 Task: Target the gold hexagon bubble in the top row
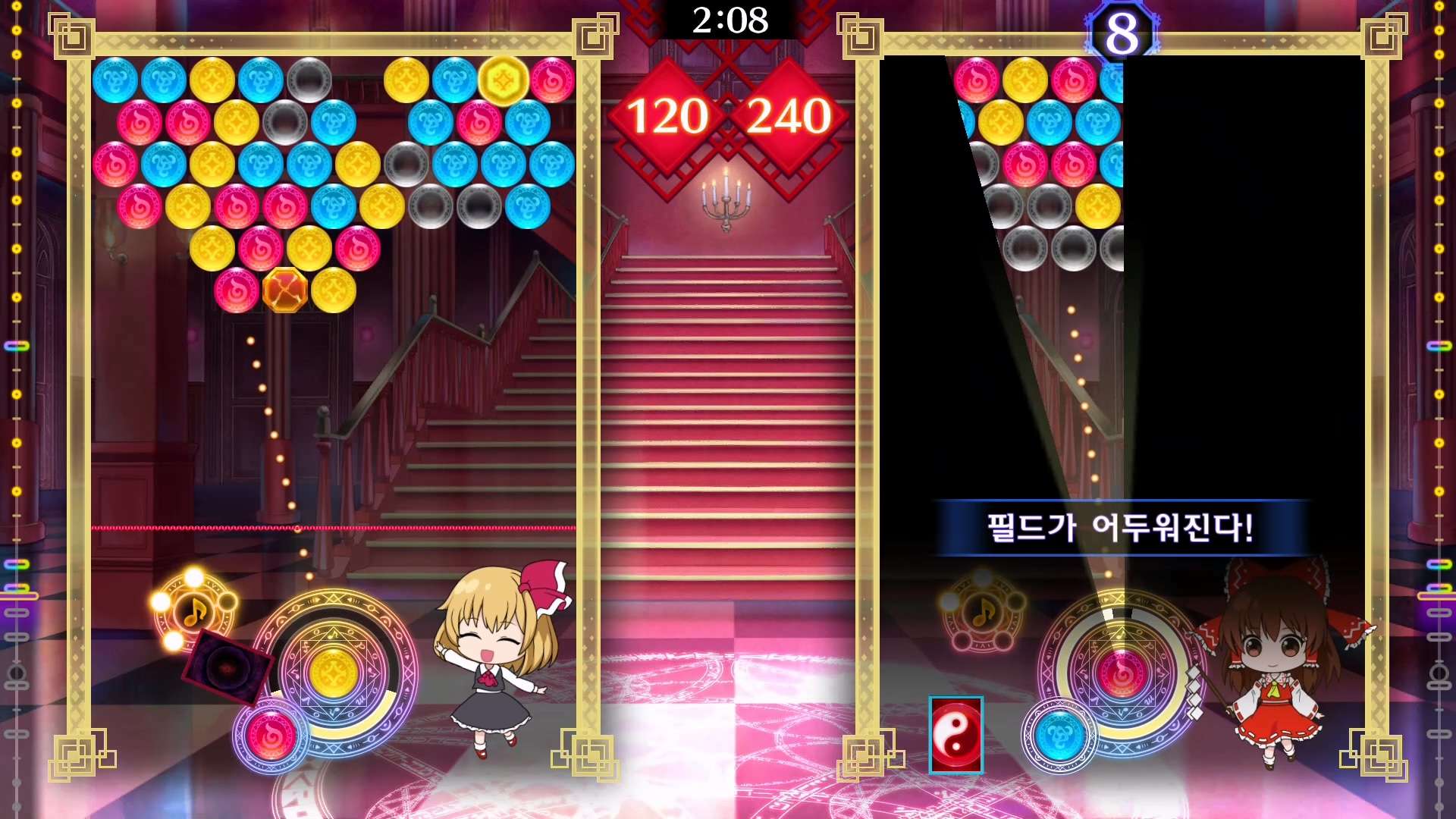point(504,80)
